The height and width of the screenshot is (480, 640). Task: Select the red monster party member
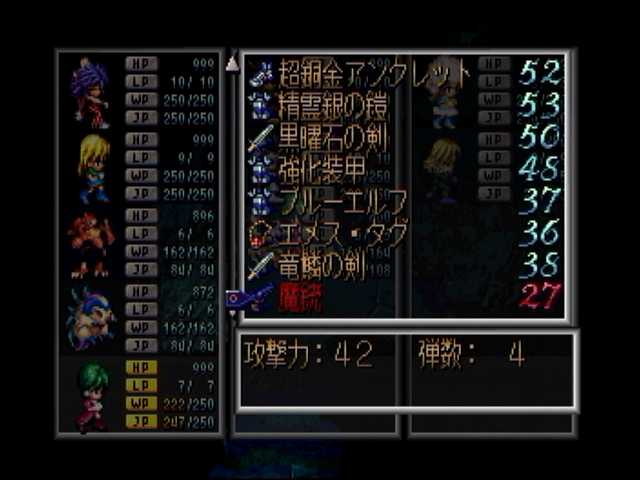(x=90, y=243)
